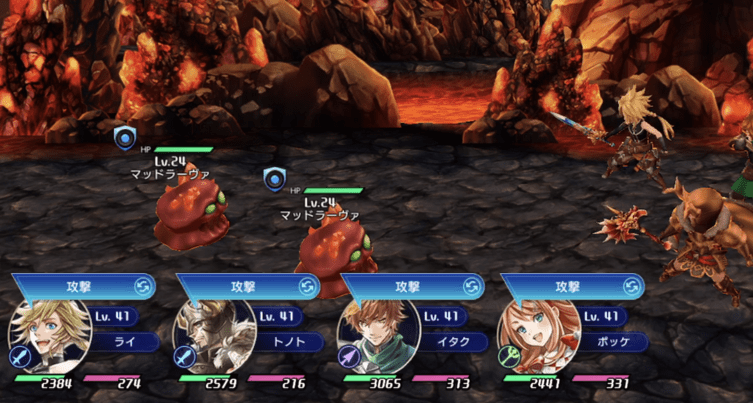Switch command using トノト's swap icon
The width and height of the screenshot is (753, 403).
307,286
